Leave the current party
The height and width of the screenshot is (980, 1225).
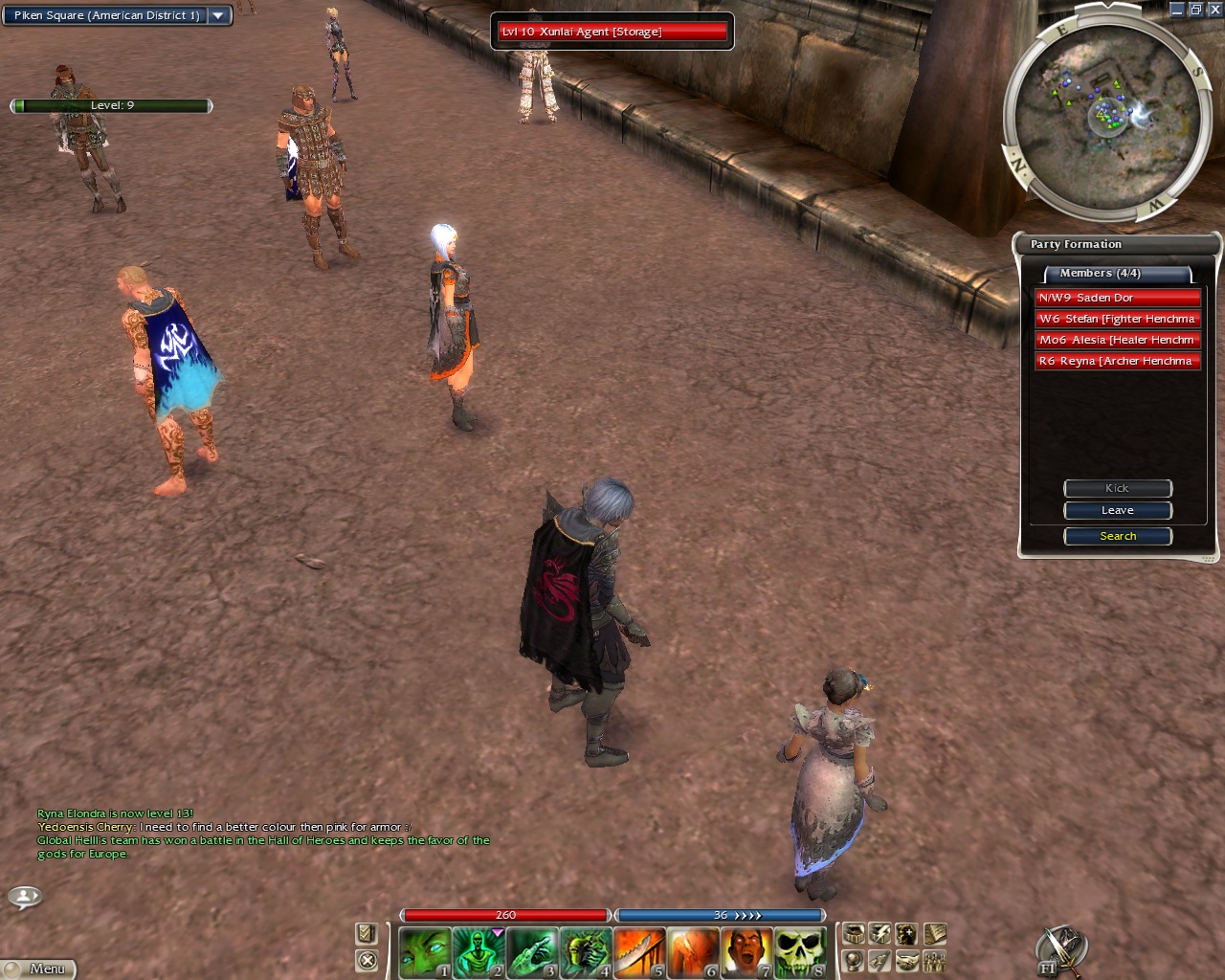click(1117, 511)
